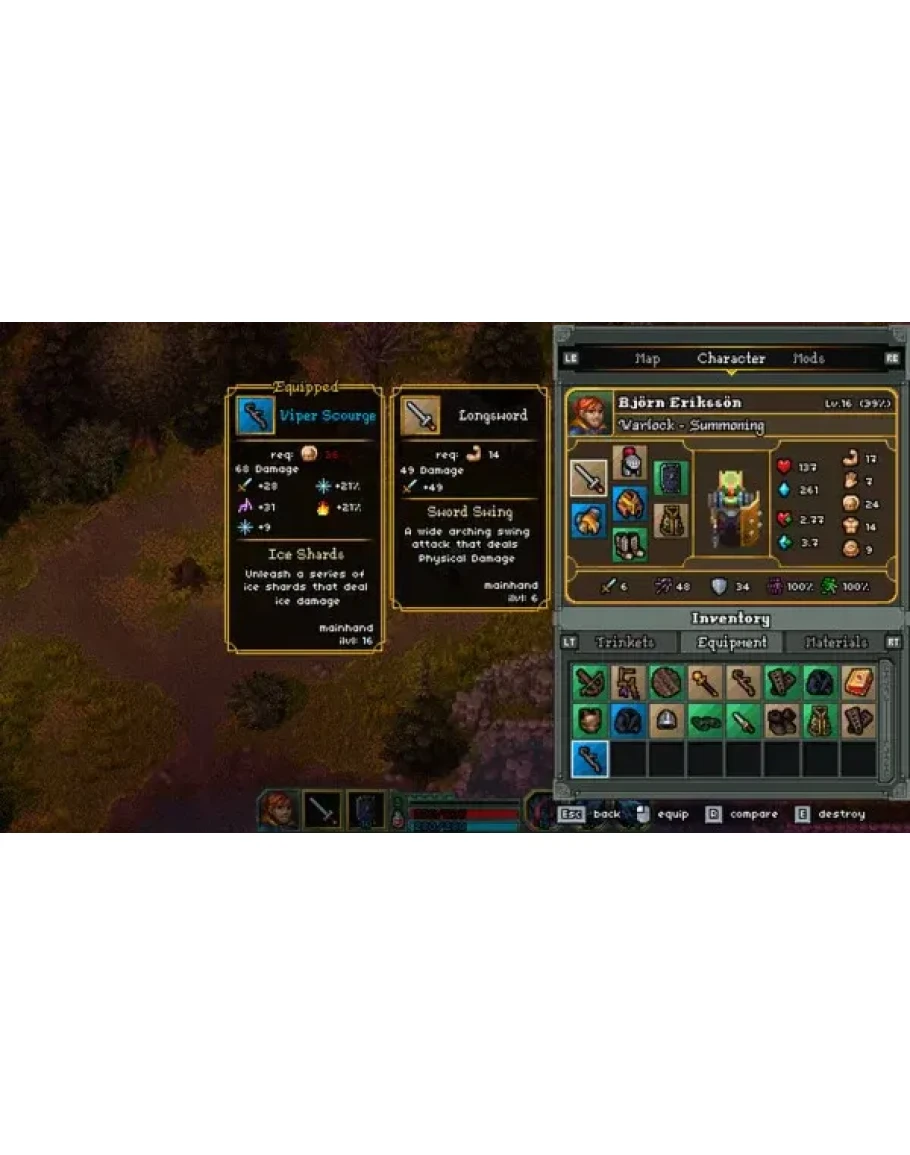Select the orange spellbook inventory item
The image size is (910, 1155).
(859, 682)
